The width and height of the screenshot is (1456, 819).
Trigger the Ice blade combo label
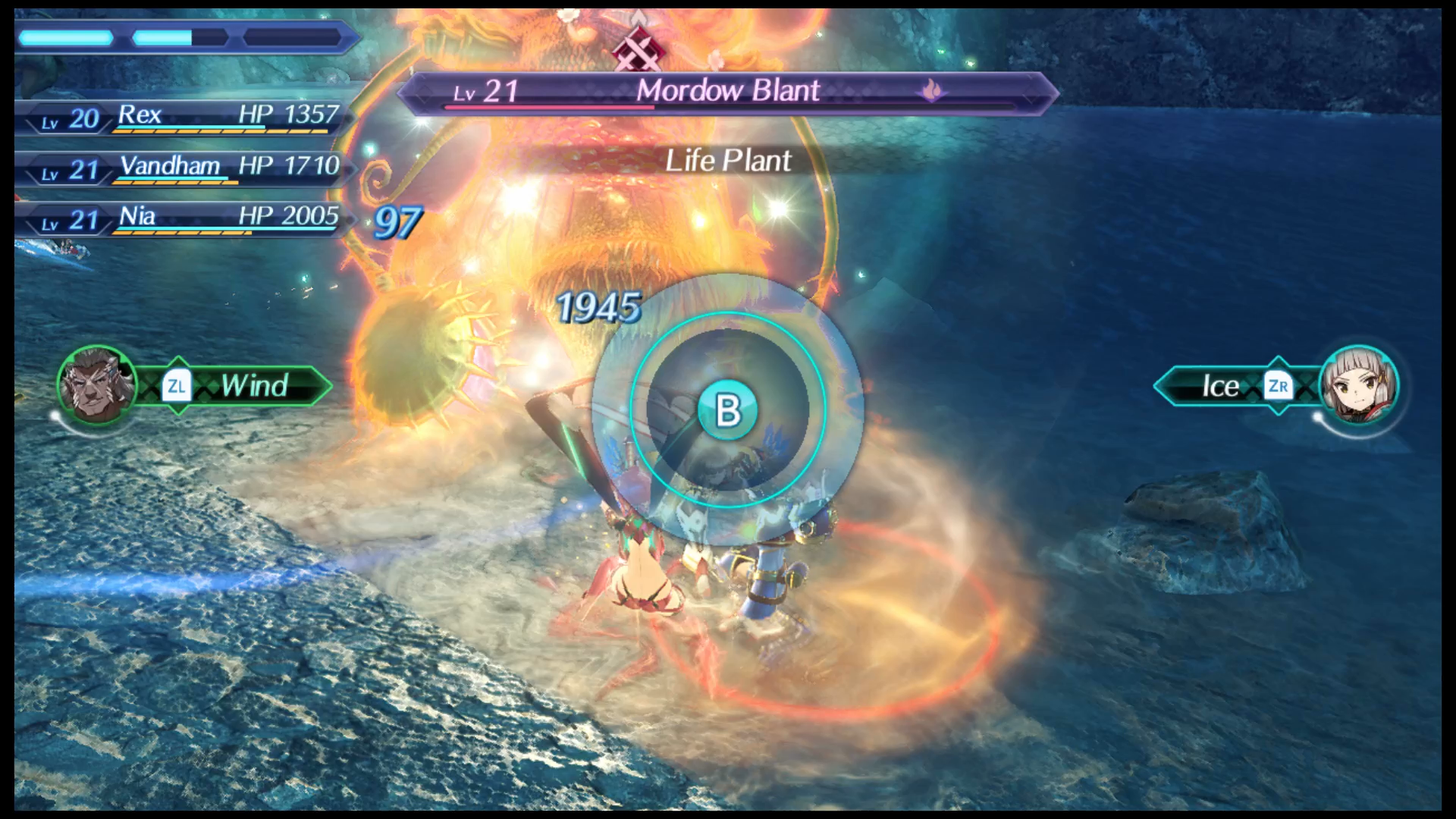point(1219,386)
